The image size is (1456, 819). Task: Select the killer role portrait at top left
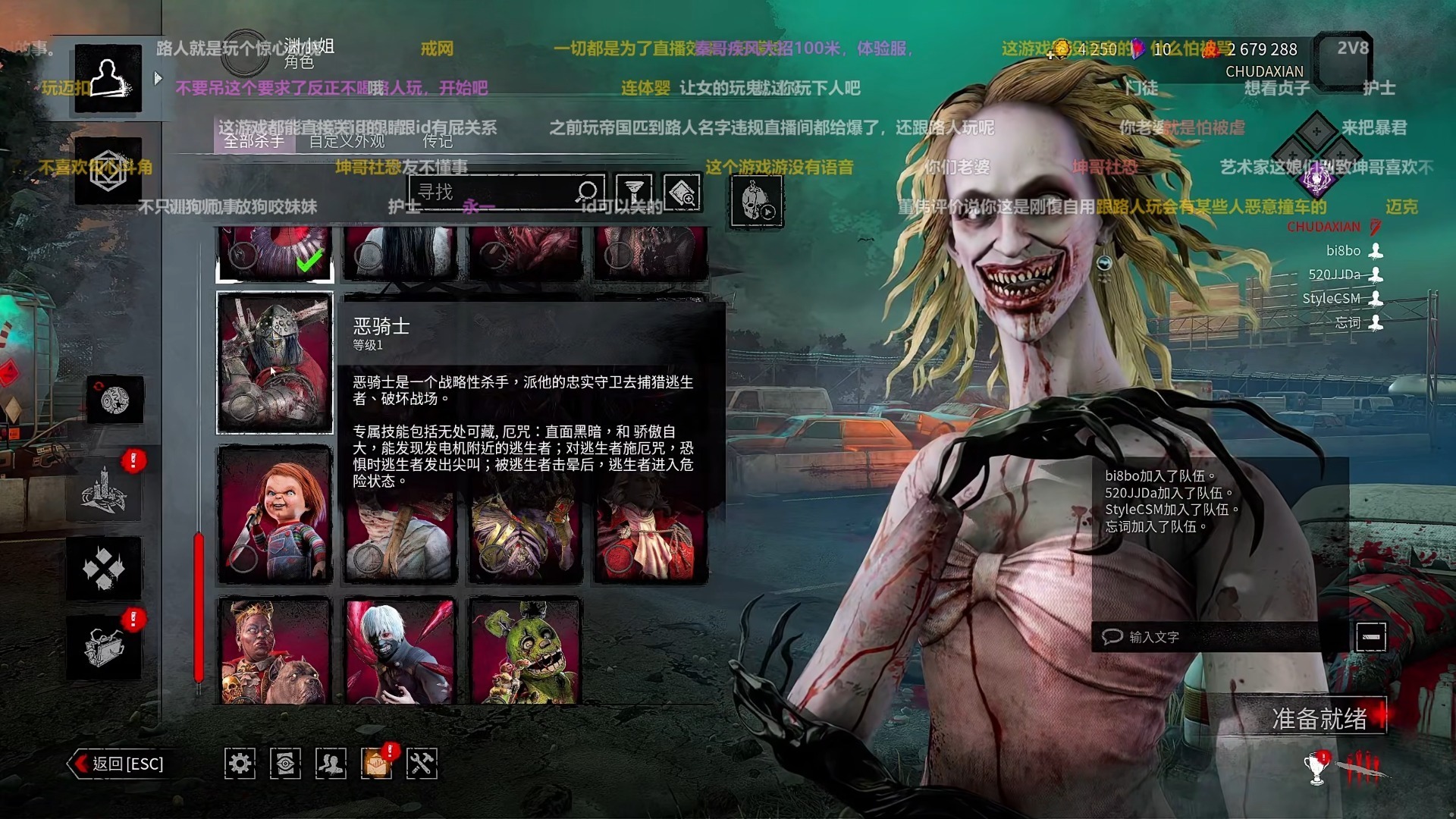(106, 76)
